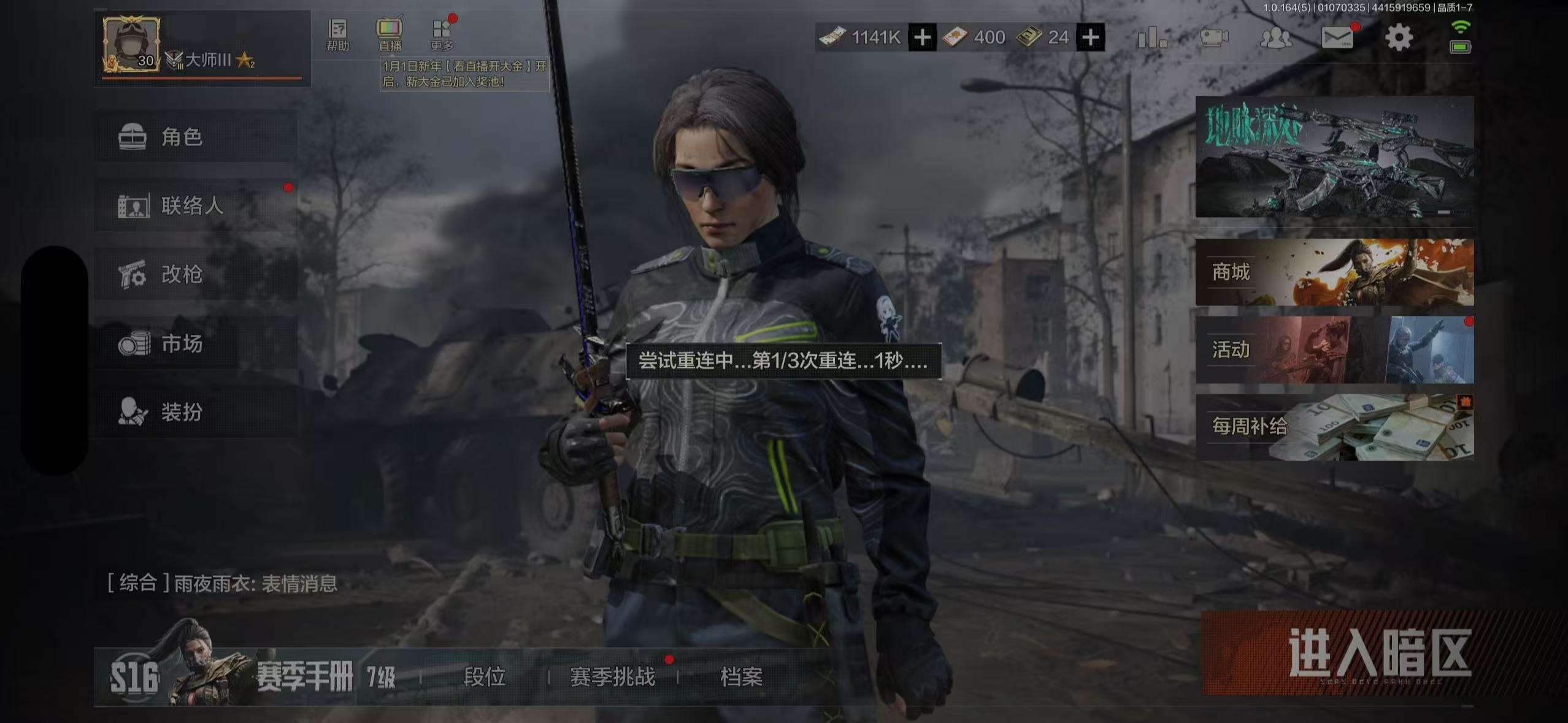
Task: Open the friends group icon
Action: click(x=1275, y=38)
